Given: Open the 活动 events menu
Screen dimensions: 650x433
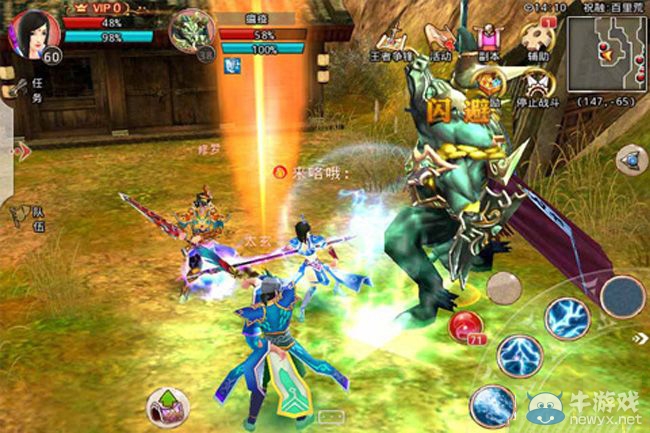Looking at the screenshot, I should coord(442,41).
